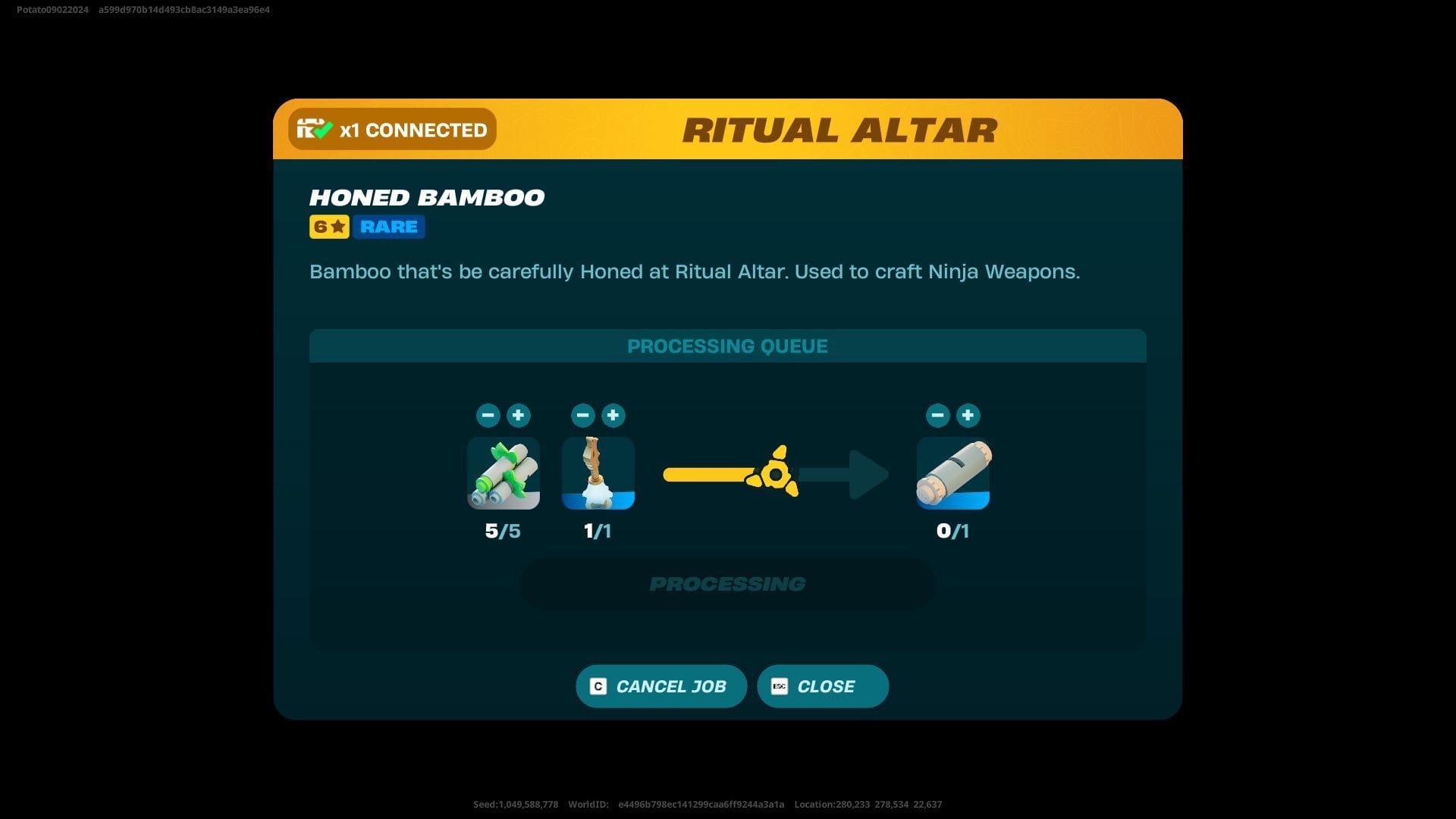Click the C key icon on Cancel Job
Screen dimensions: 1456x819
click(x=598, y=686)
